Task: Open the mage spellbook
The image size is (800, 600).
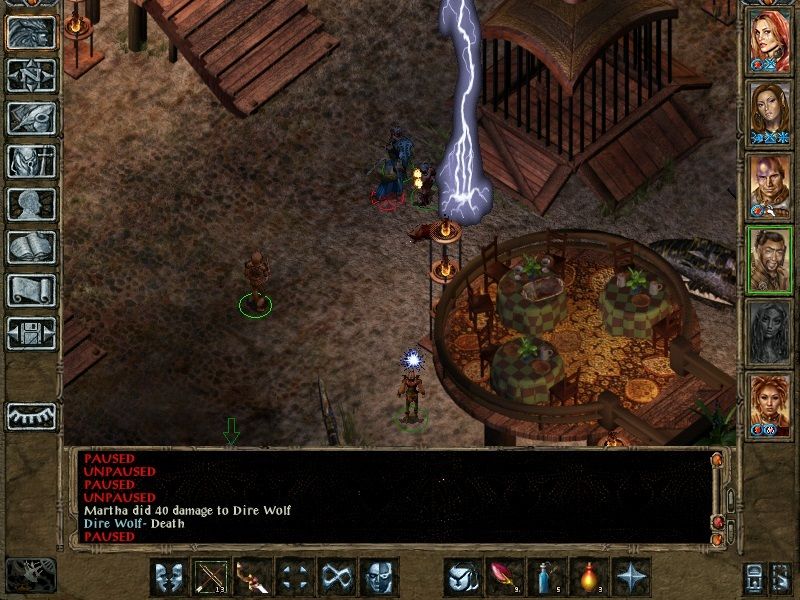Action: coord(31,247)
